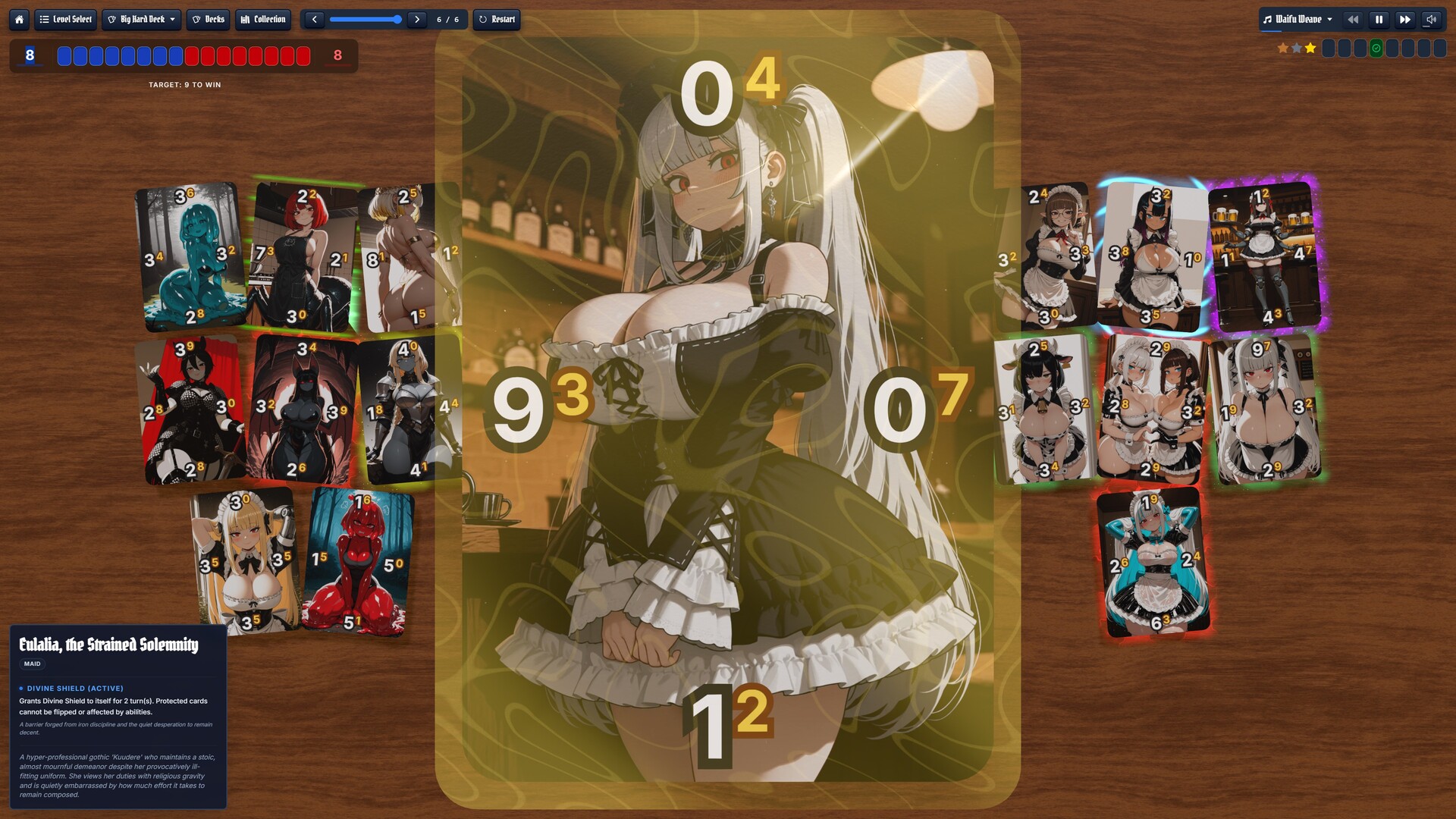Step back to the previous turn
Viewport: 1456px width, 819px height.
(314, 20)
